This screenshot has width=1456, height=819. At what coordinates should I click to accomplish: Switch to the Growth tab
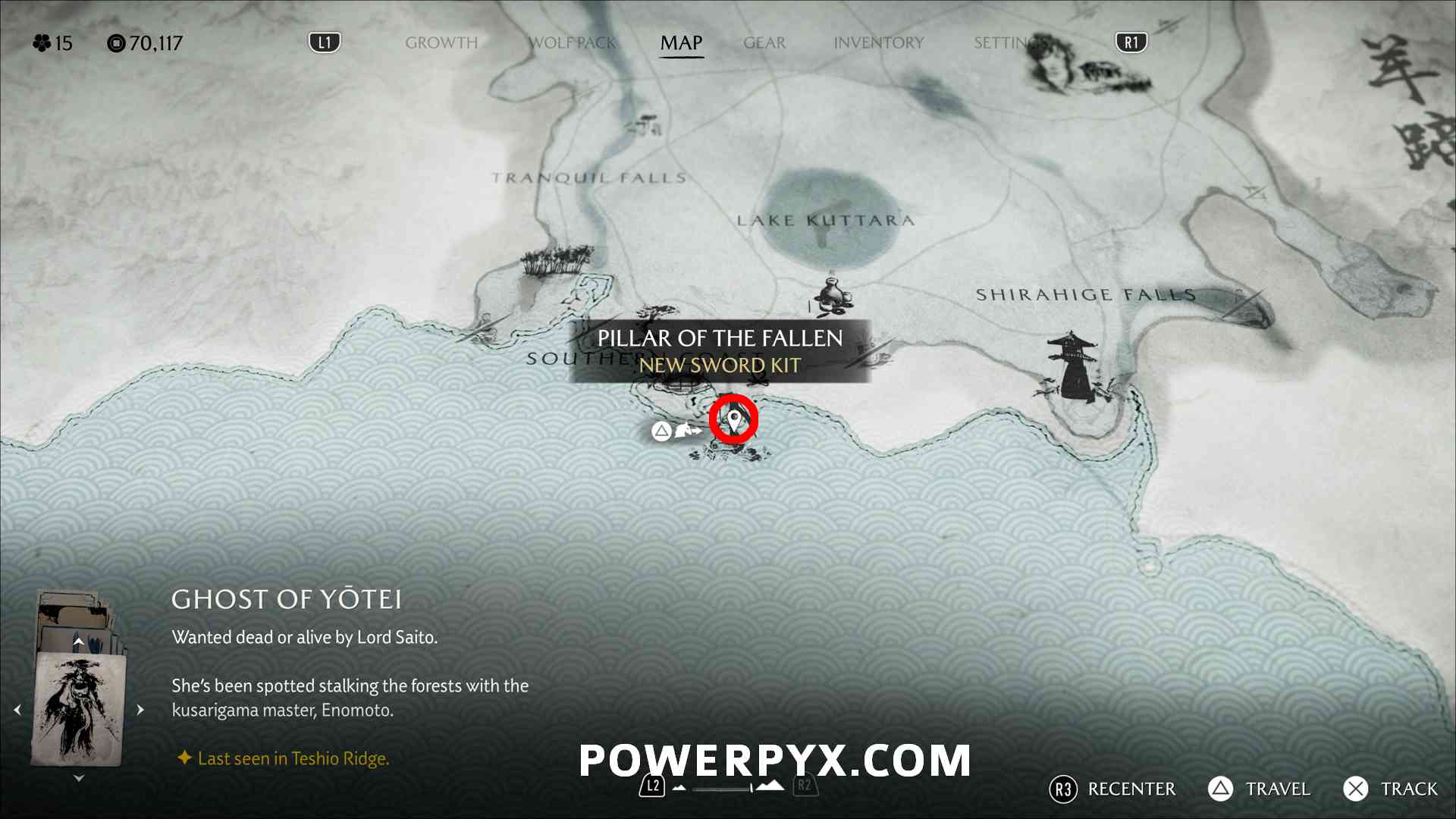click(441, 43)
